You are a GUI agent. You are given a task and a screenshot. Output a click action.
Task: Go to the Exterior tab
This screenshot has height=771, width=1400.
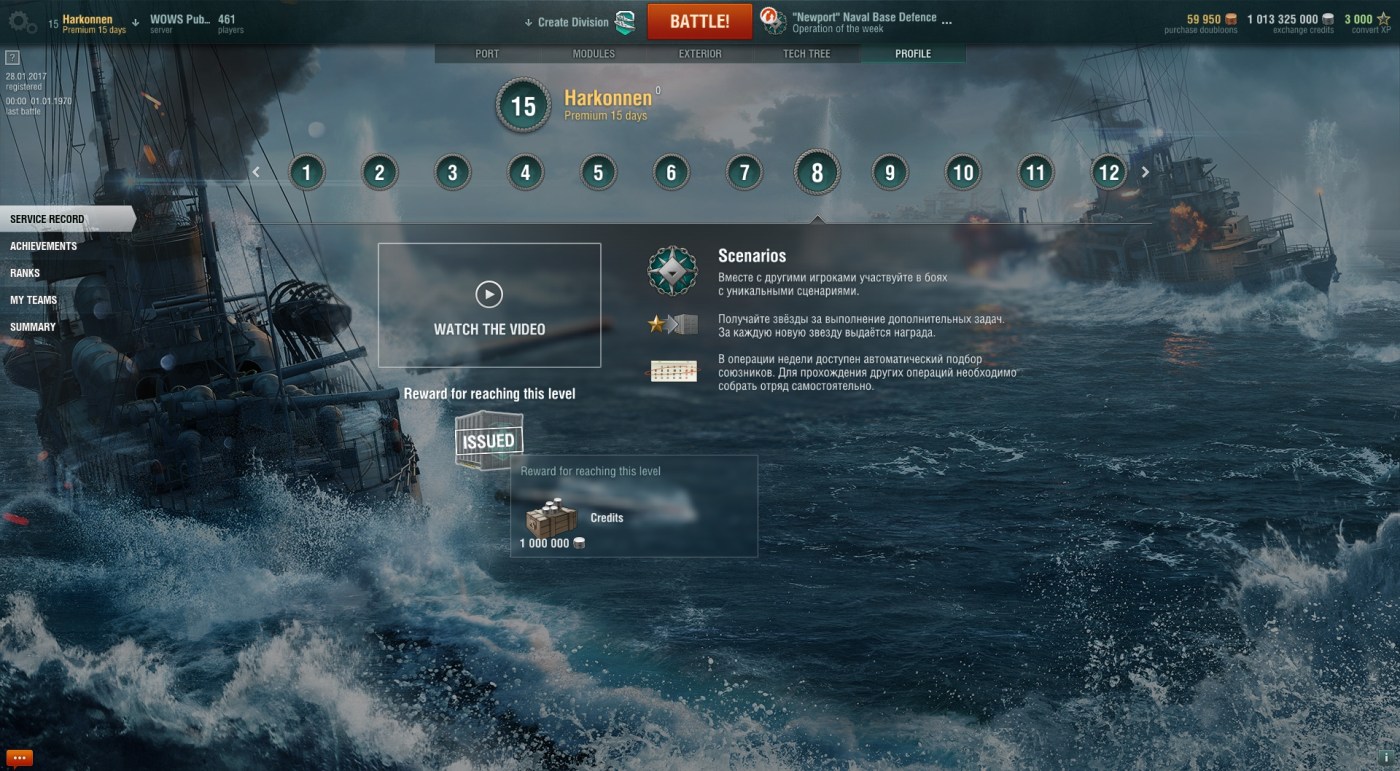point(700,53)
